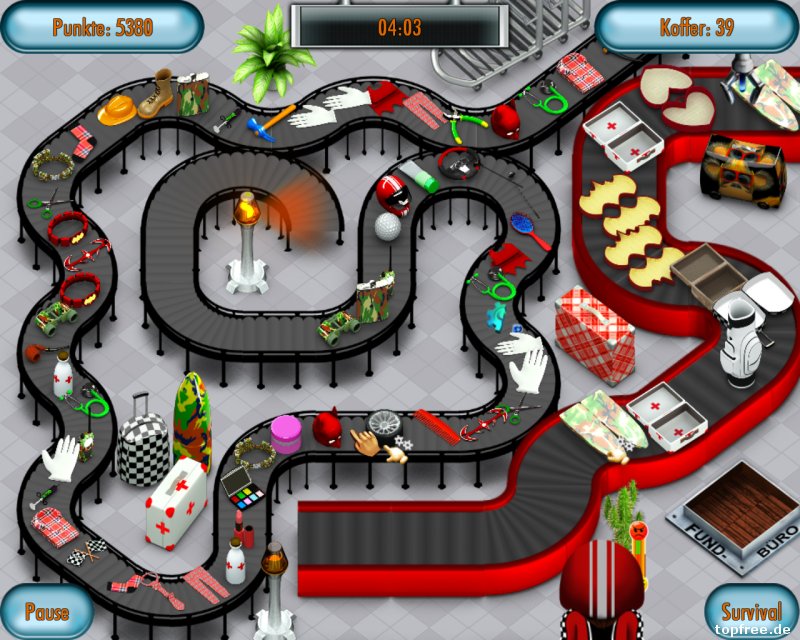Select the red-and-white checkered suitcase
This screenshot has height=640, width=800.
click(x=594, y=334)
